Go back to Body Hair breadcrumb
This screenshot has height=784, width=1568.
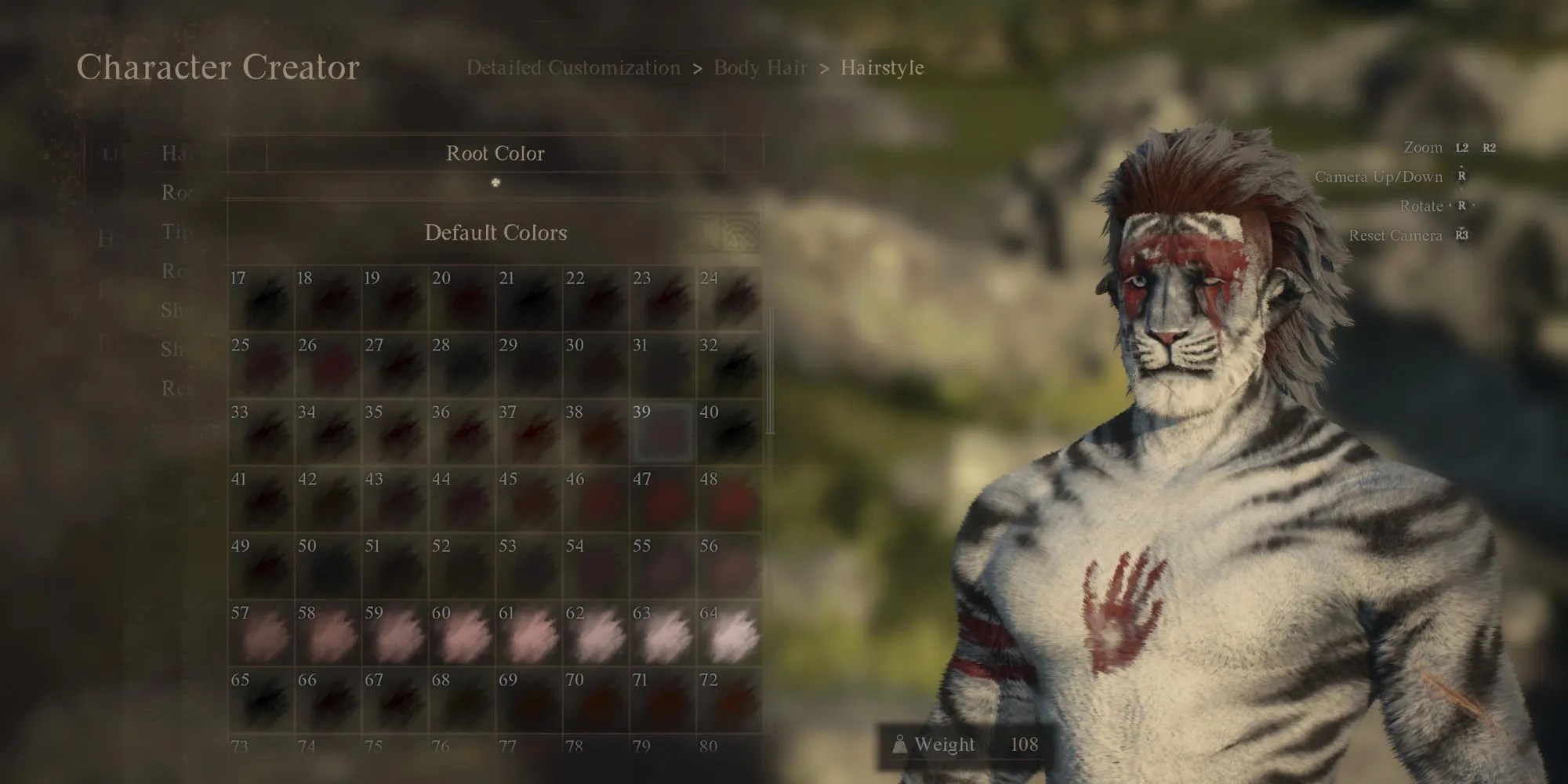tap(759, 67)
